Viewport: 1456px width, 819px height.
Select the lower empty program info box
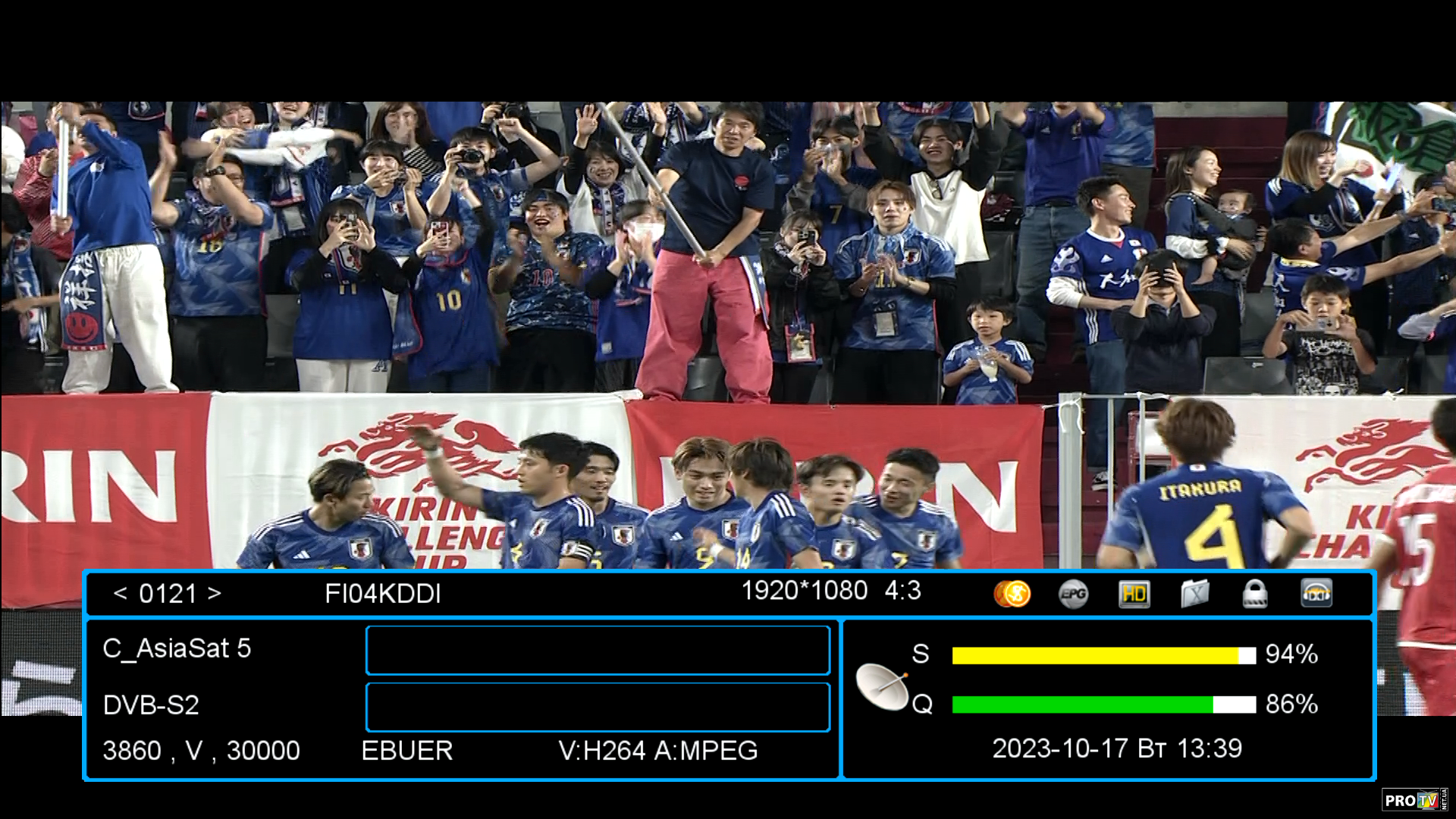click(x=598, y=707)
